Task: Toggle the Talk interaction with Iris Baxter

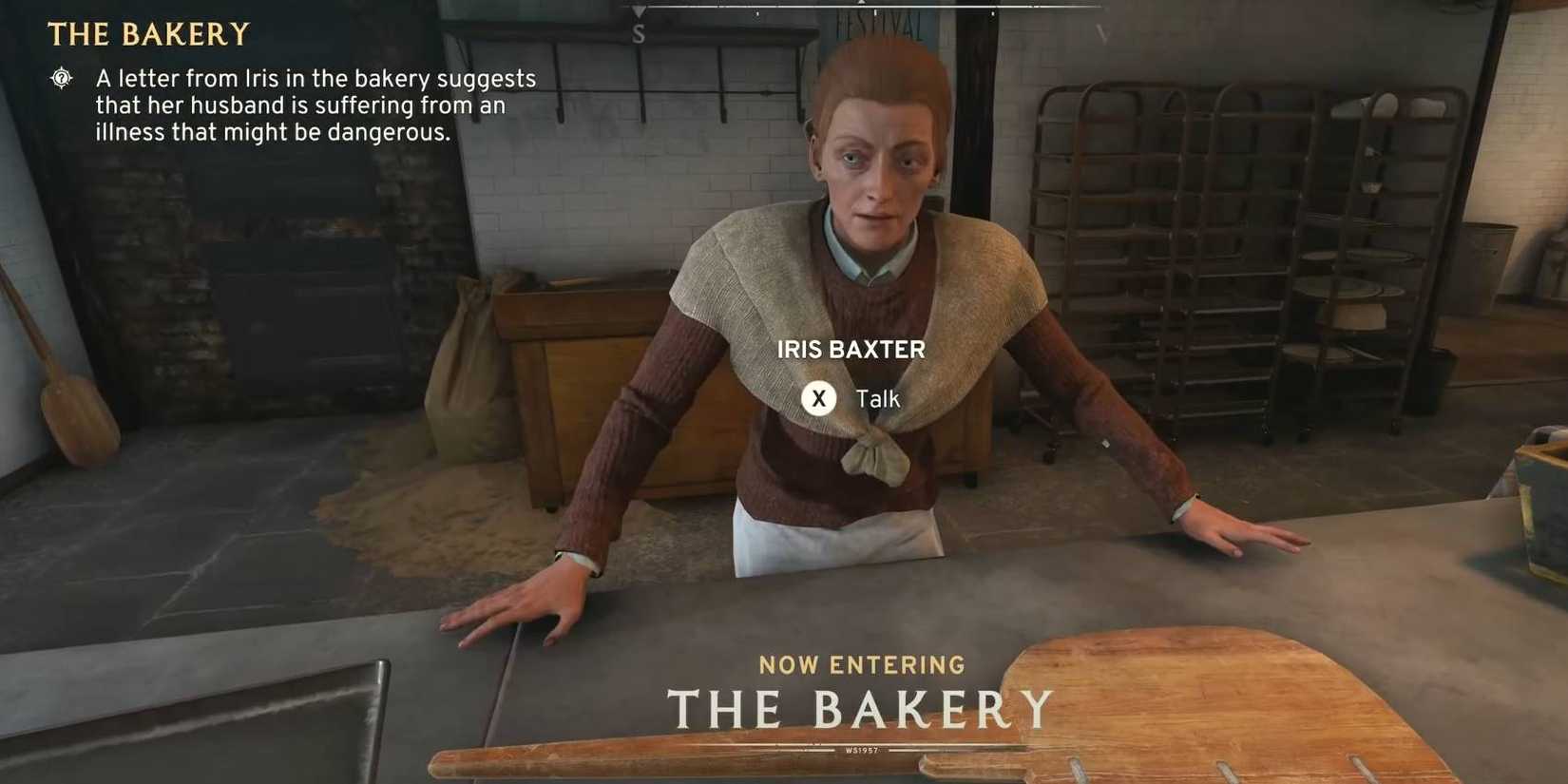Action: coord(819,398)
